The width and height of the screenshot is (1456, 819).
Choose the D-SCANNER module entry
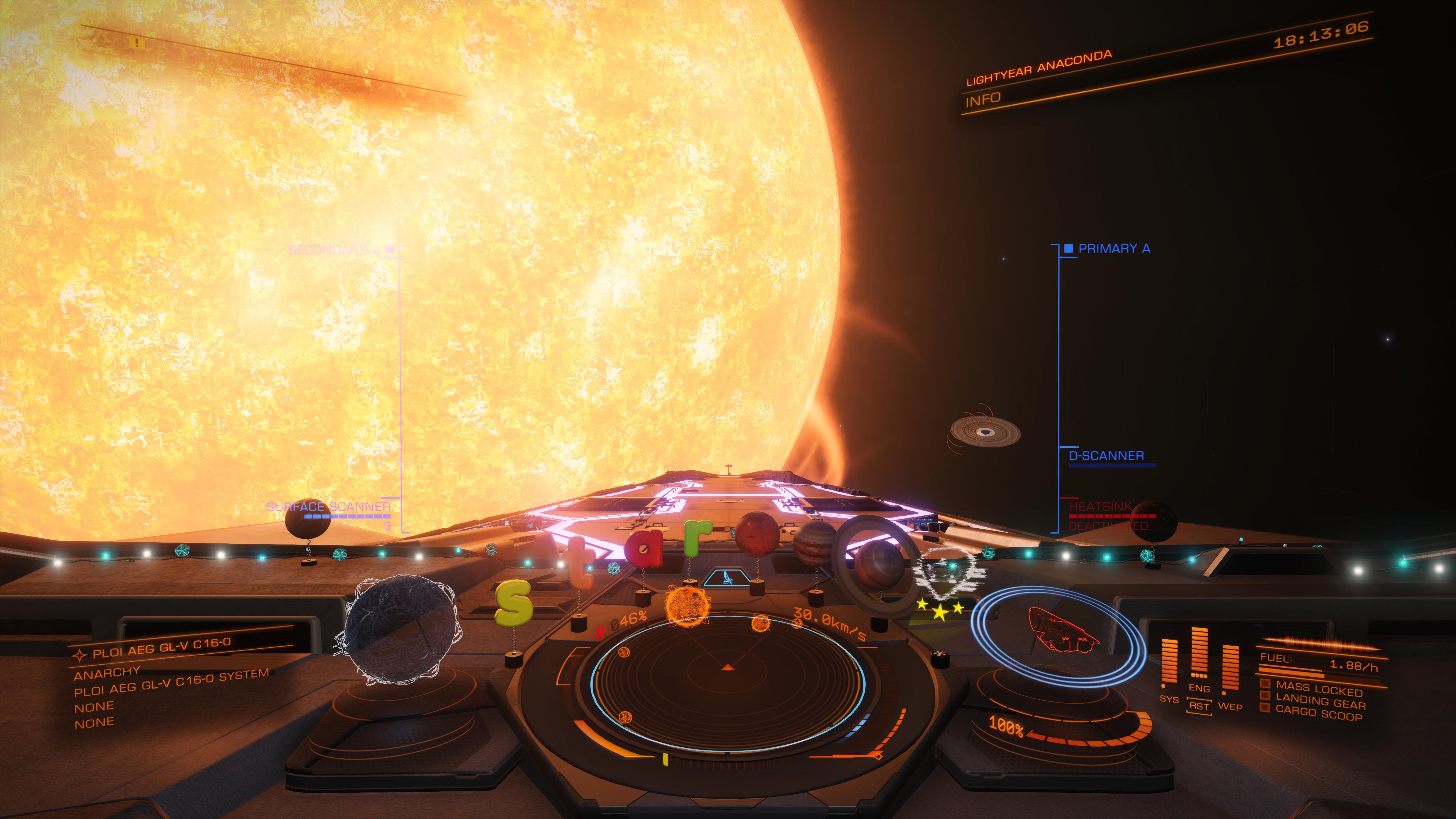[x=1106, y=455]
